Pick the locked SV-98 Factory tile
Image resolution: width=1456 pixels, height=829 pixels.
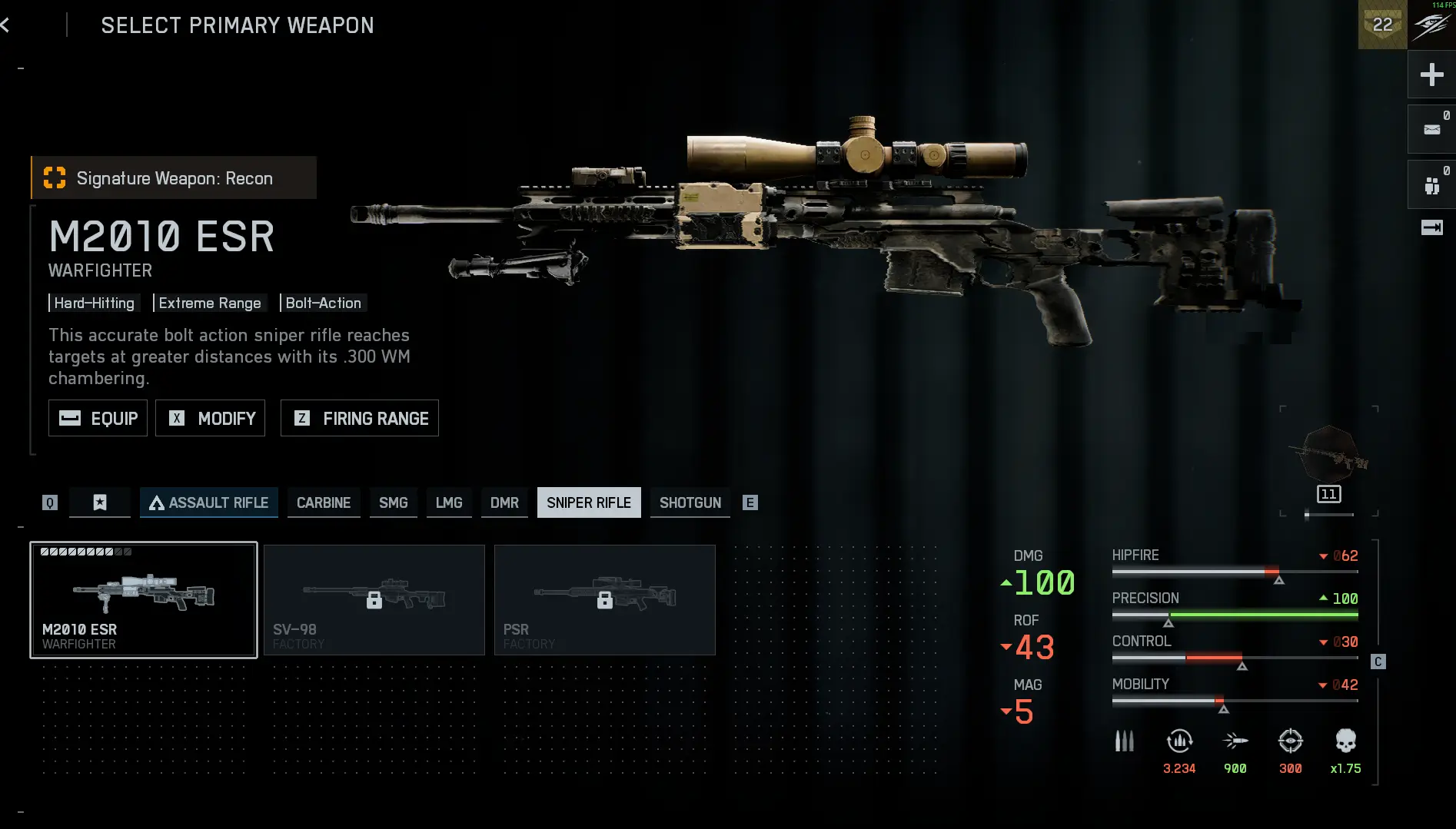(x=374, y=600)
